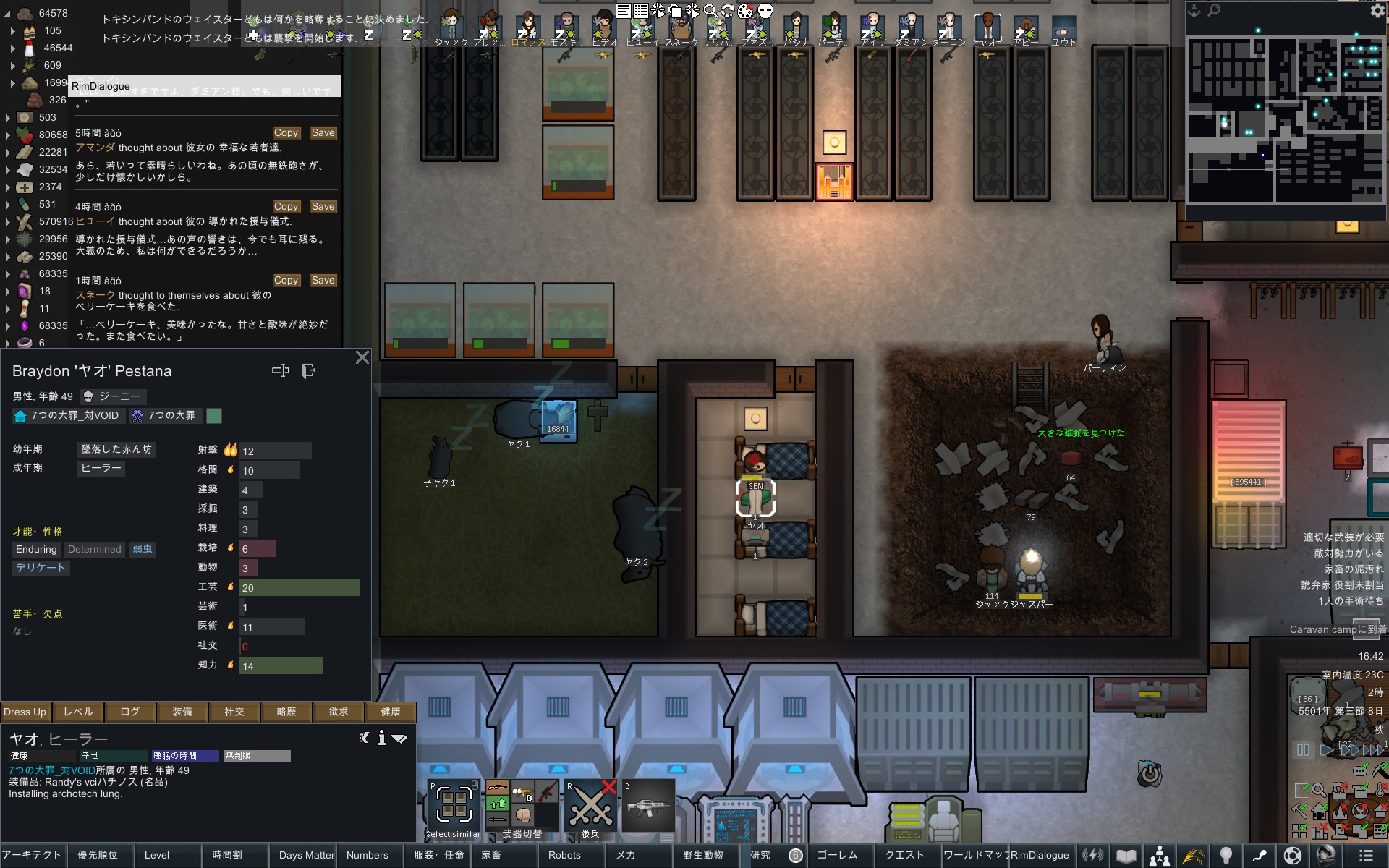Open the Days Matter menu

[x=307, y=855]
